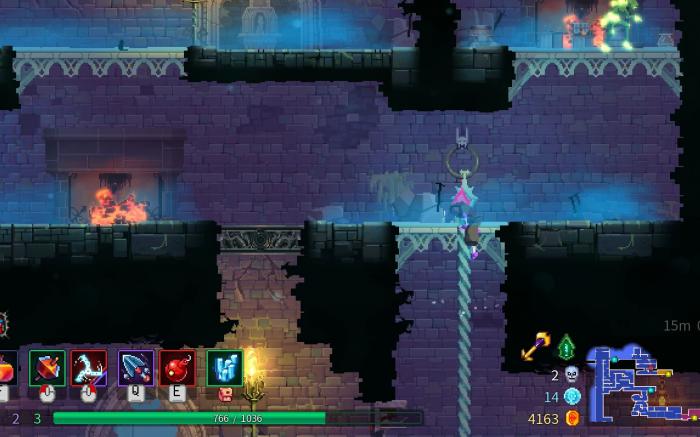The image size is (700, 437).
Task: Select the secondary weapon slot with the red border
Action: [x=89, y=367]
